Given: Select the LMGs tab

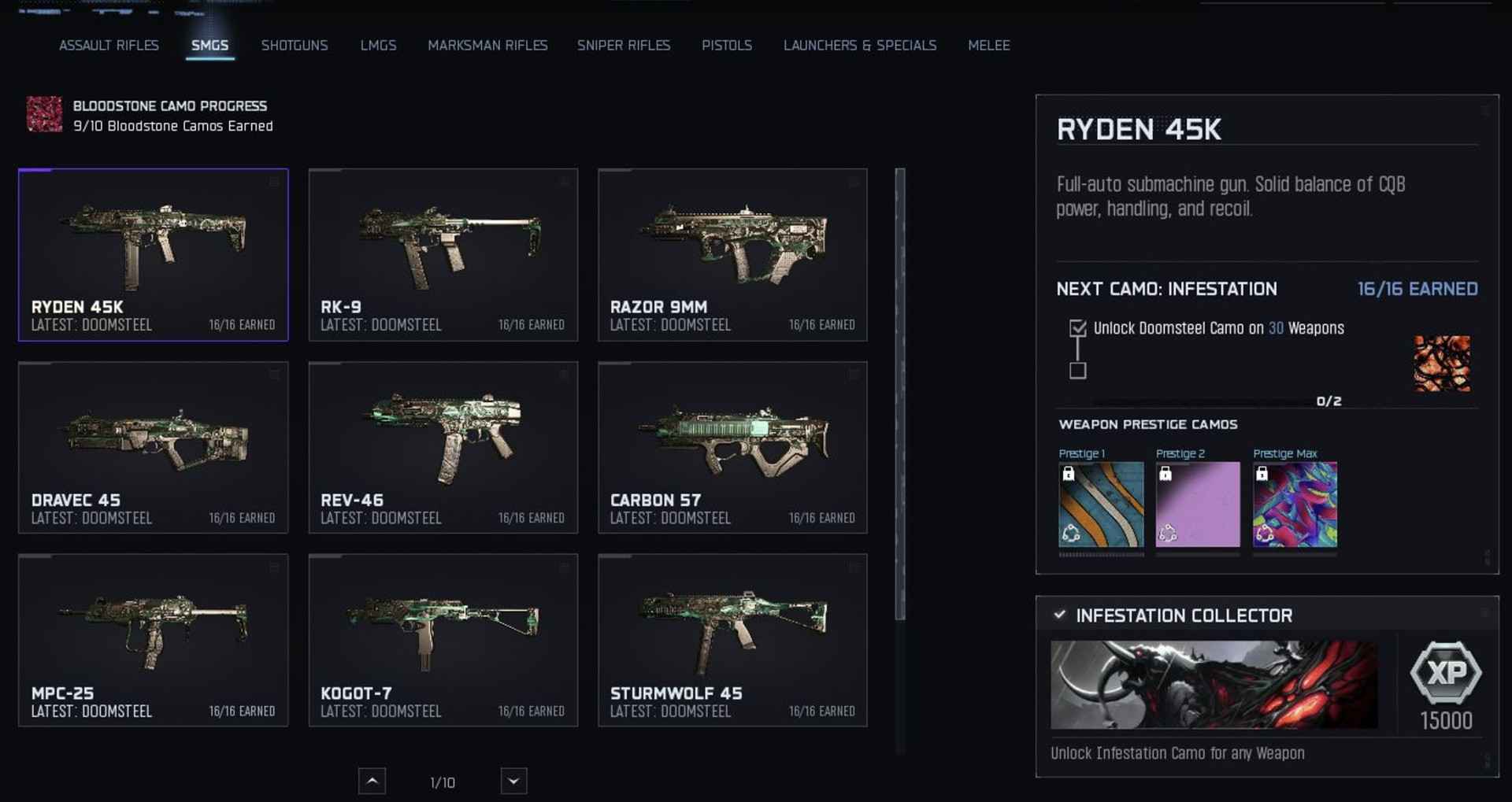Looking at the screenshot, I should click(378, 46).
